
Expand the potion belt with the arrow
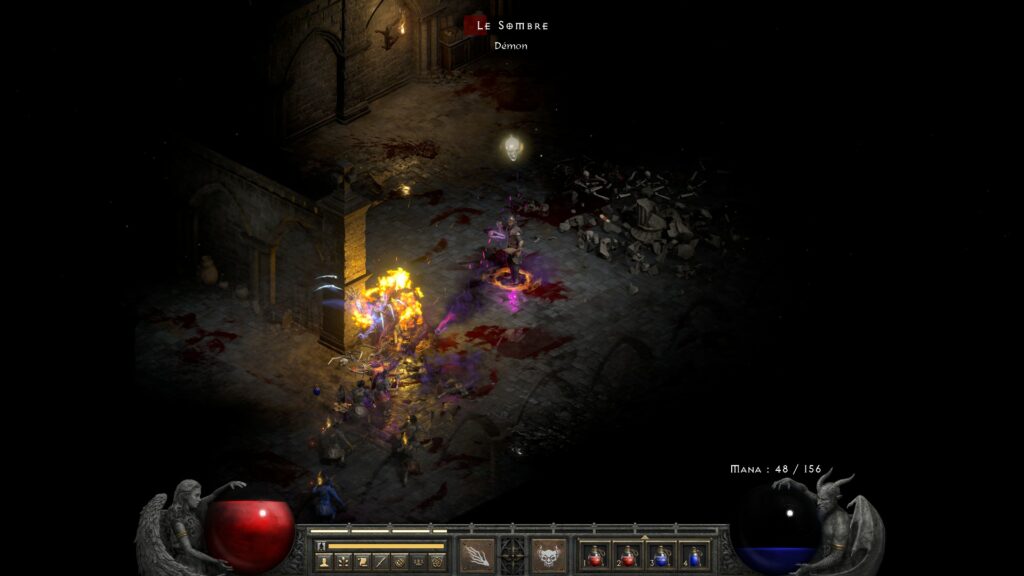[x=645, y=537]
